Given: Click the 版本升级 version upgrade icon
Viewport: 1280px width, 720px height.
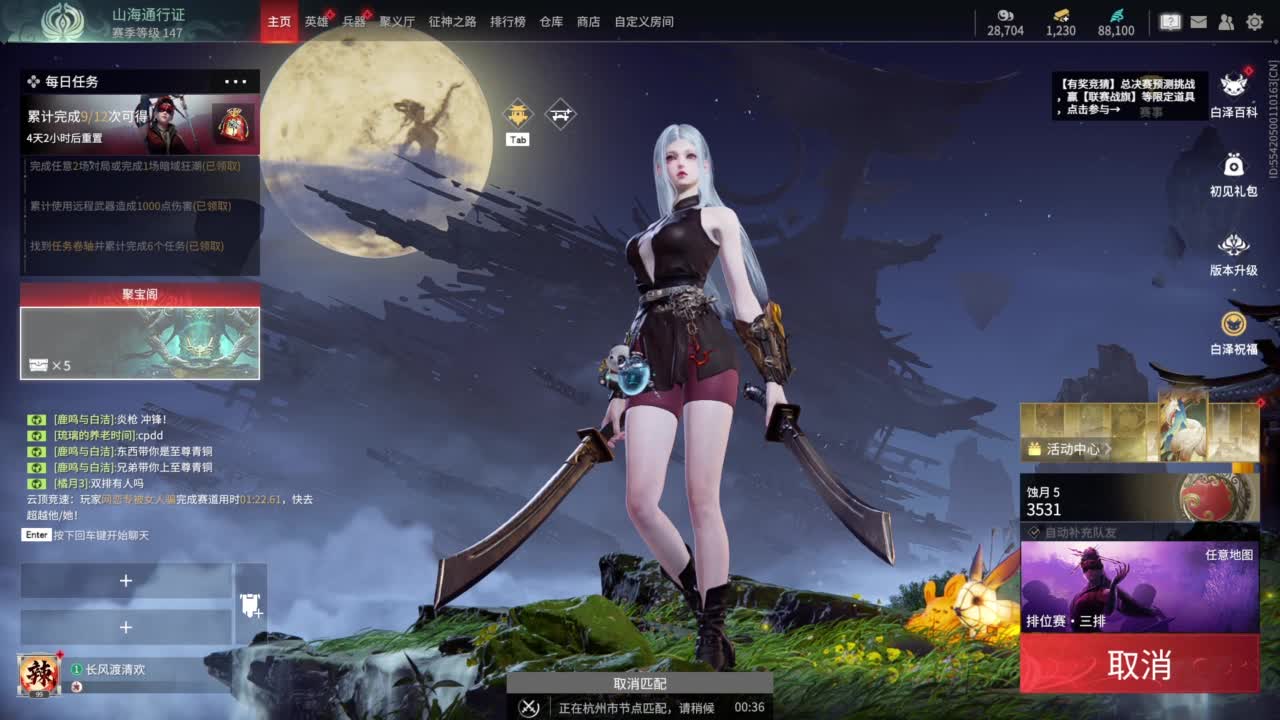Looking at the screenshot, I should [x=1235, y=243].
